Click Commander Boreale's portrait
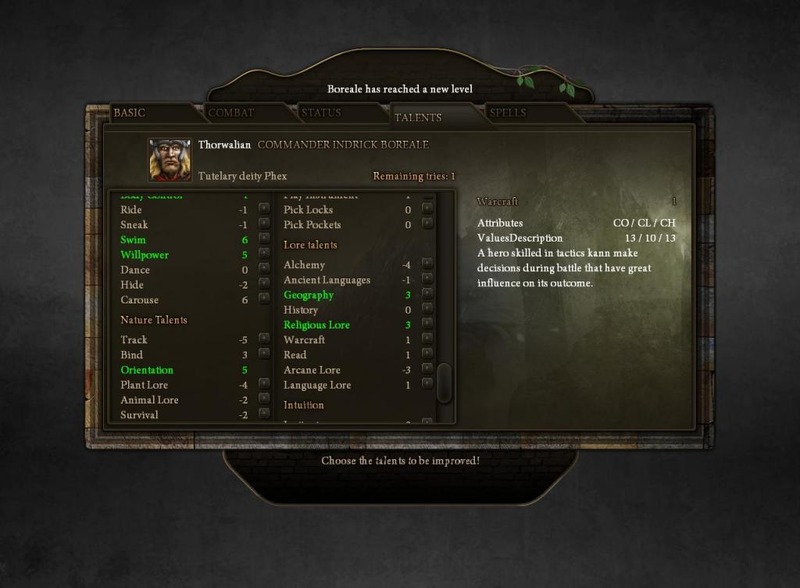800x588 pixels. pyautogui.click(x=170, y=158)
